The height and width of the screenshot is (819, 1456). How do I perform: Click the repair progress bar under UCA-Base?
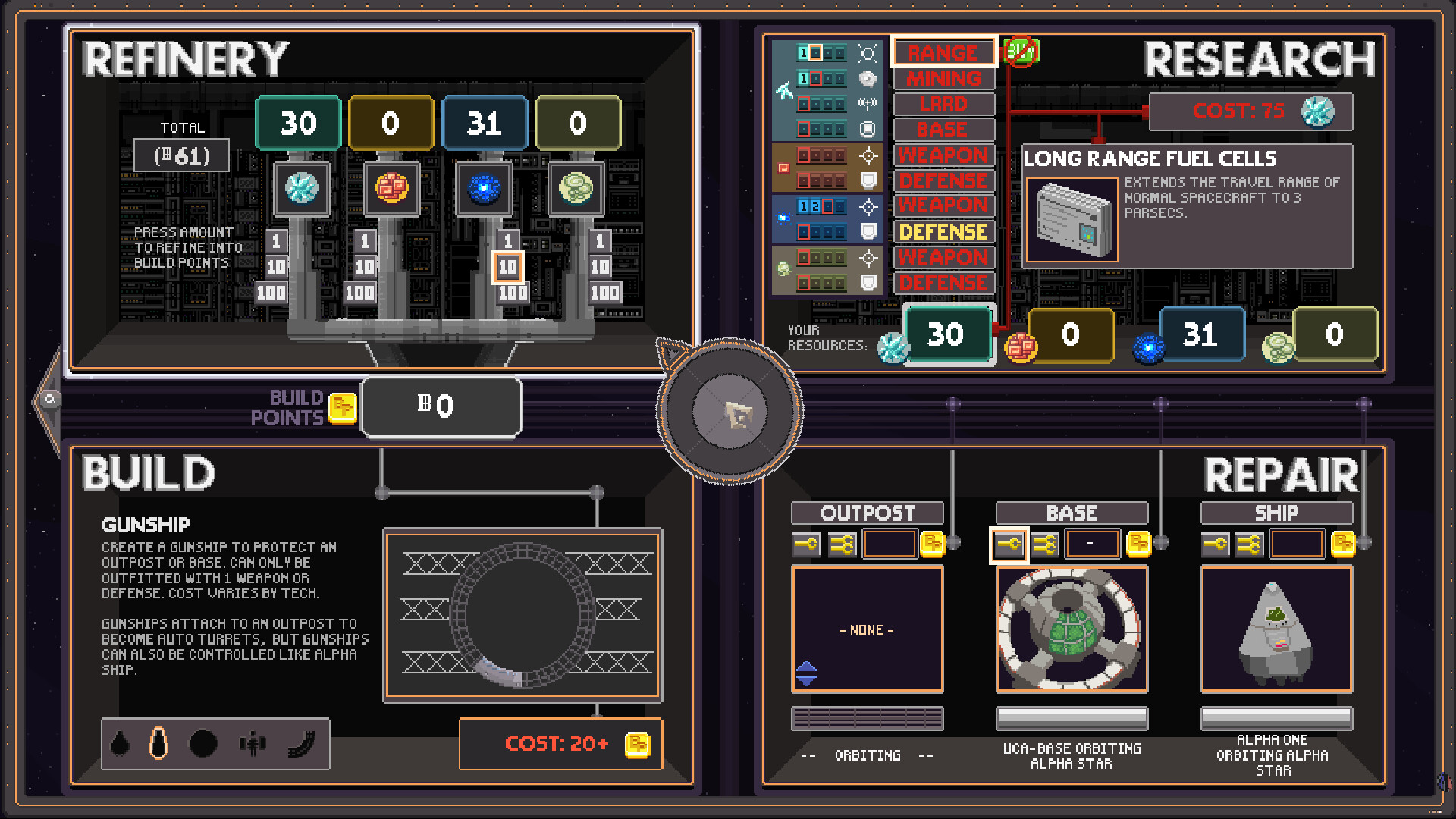(1072, 718)
